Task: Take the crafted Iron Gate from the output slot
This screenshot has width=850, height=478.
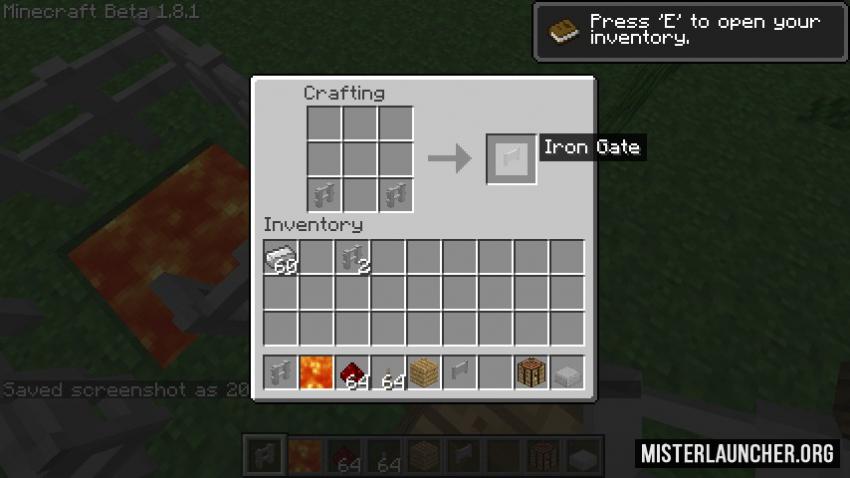Action: pos(511,159)
